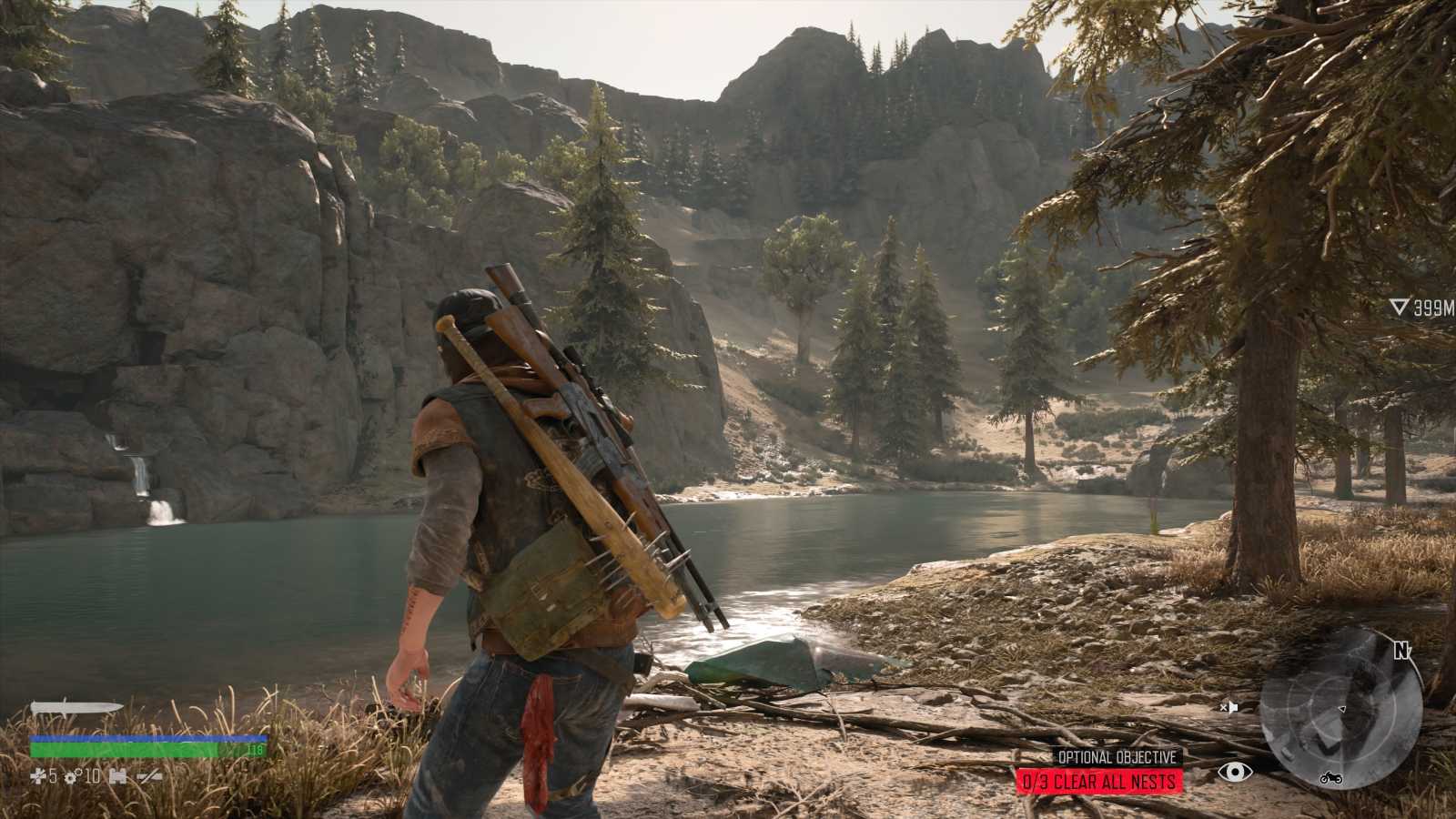Click the medkit cross icon

pos(37,776)
